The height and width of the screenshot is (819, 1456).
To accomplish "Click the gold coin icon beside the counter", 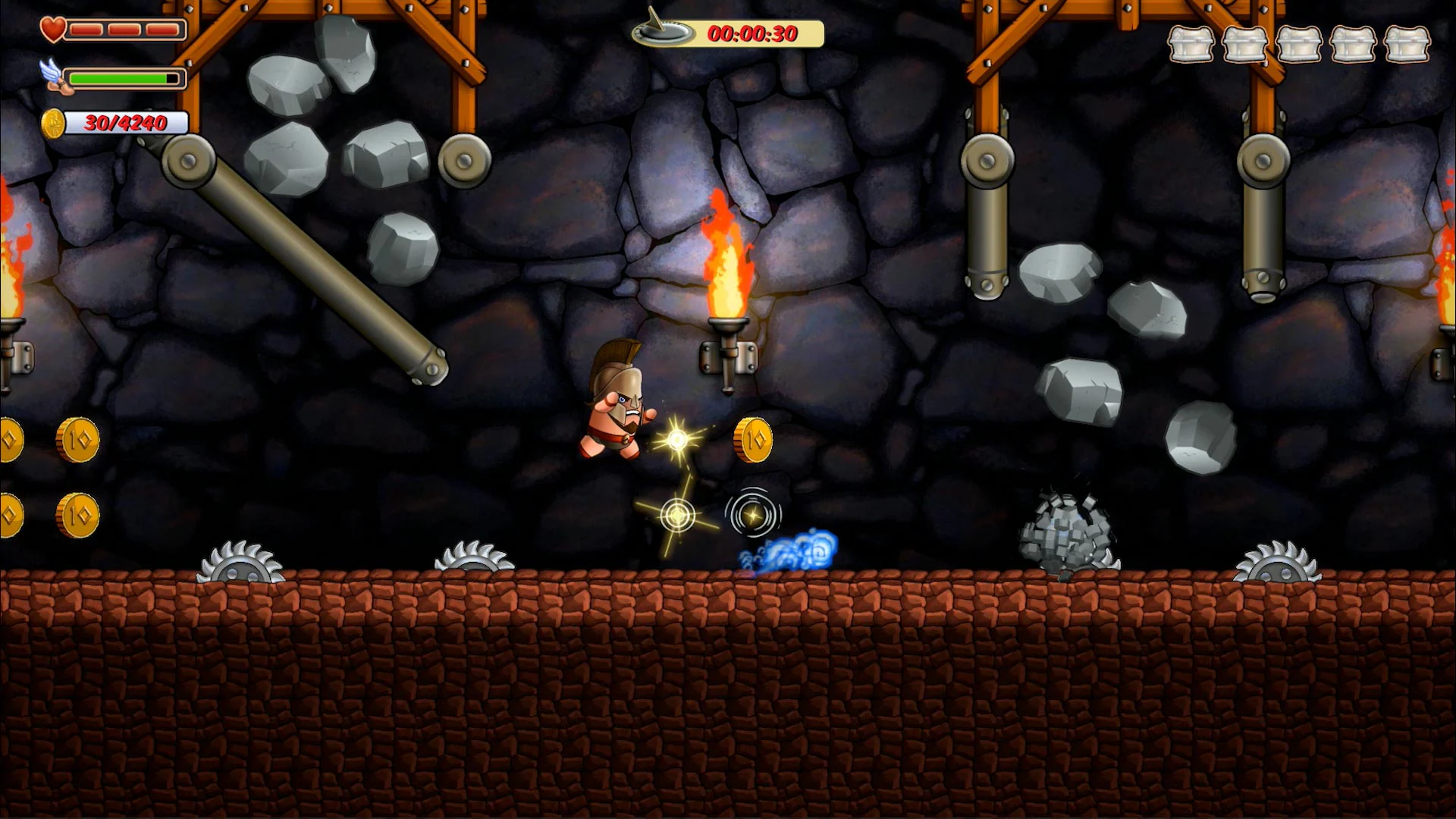I will pos(53,124).
